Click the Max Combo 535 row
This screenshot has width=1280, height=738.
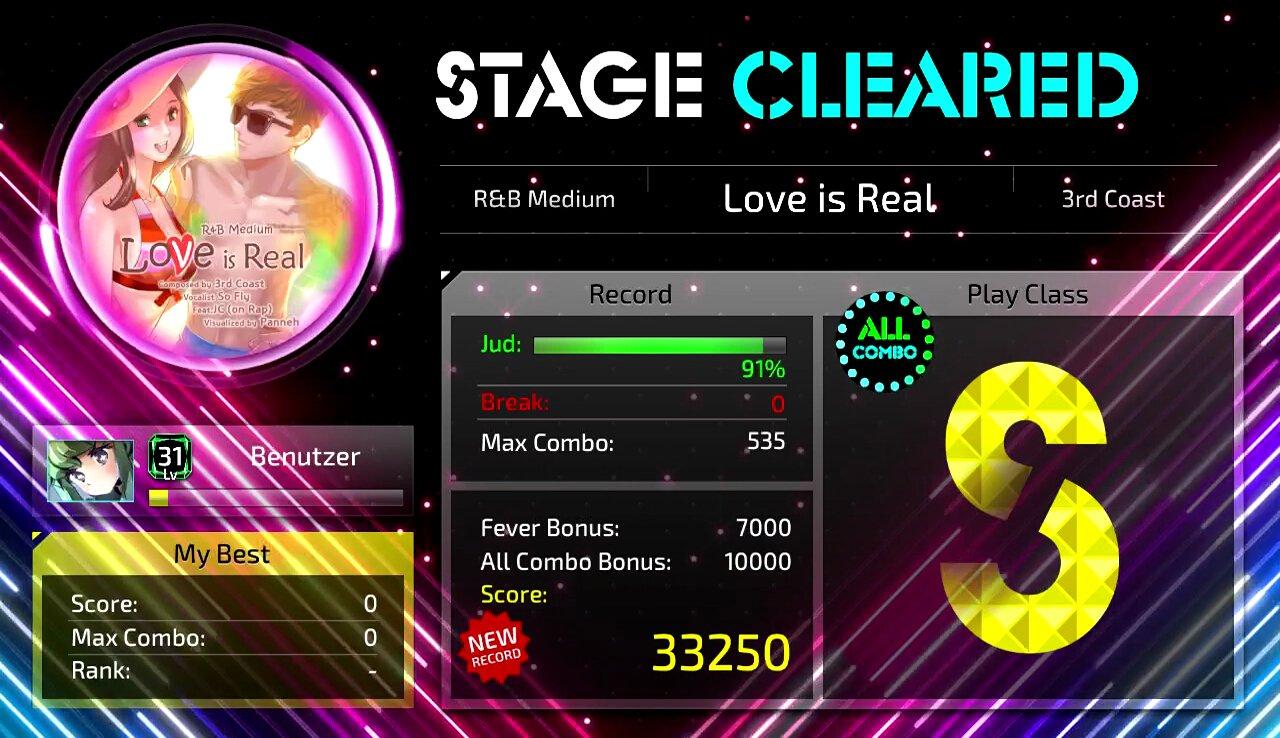630,443
